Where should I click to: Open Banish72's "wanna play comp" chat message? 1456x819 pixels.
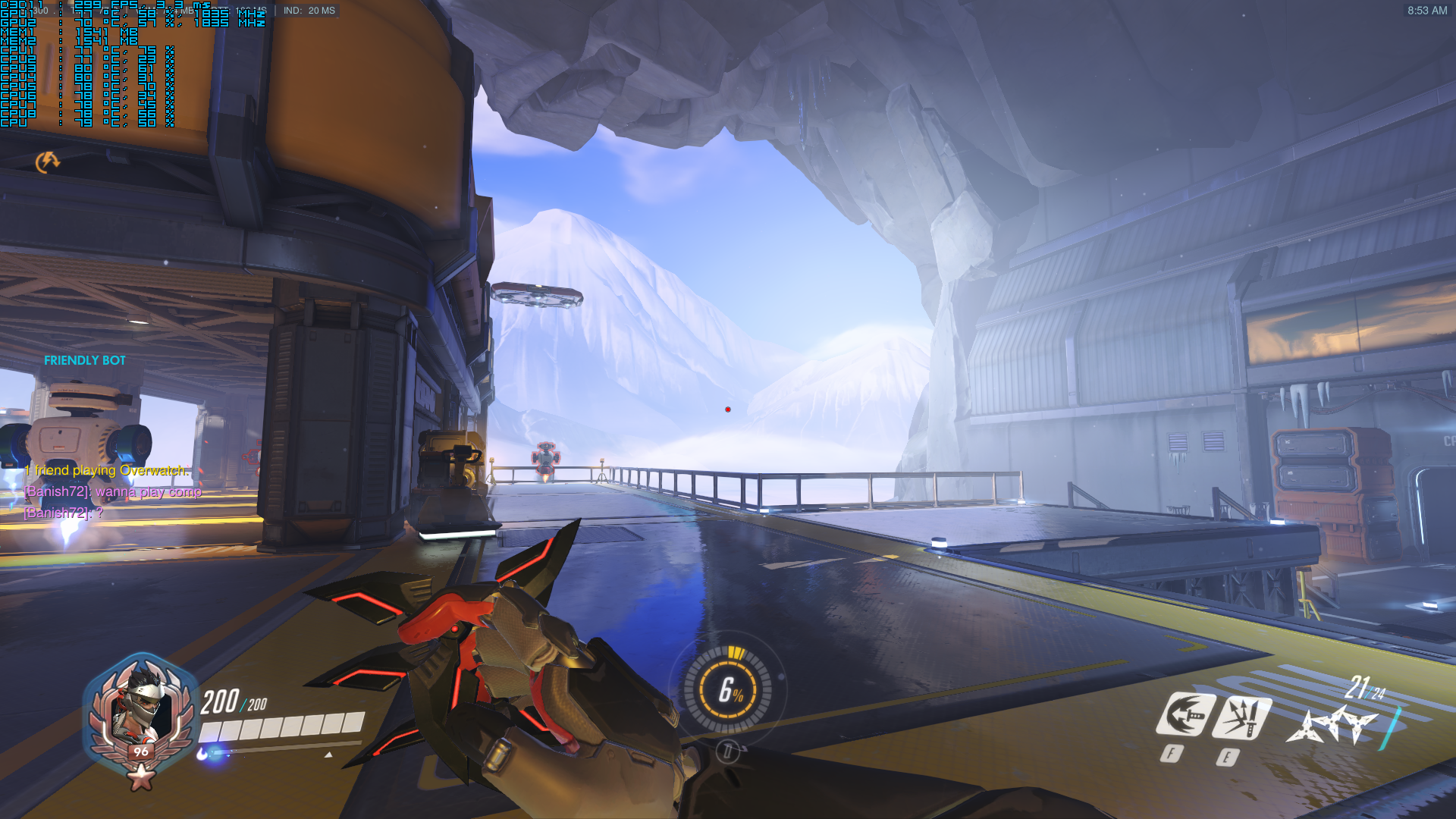tap(113, 491)
